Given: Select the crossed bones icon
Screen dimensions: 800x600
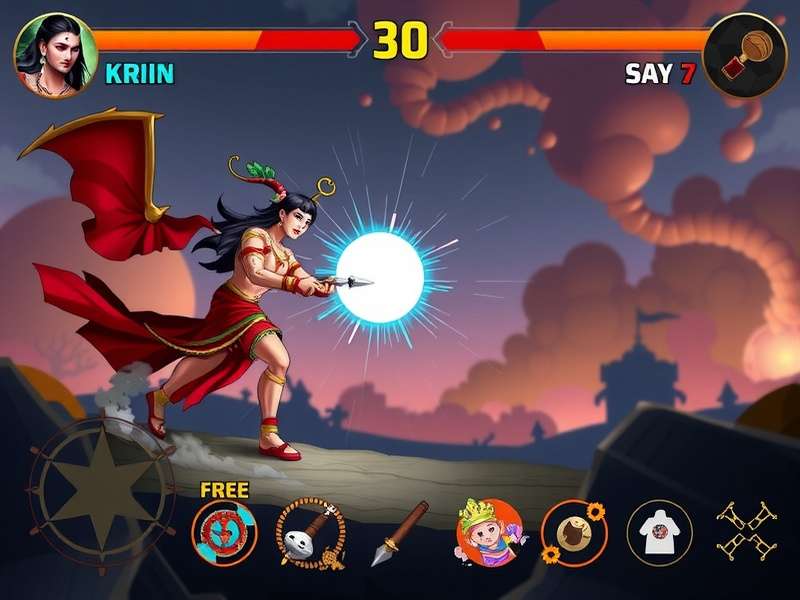Looking at the screenshot, I should [x=745, y=529].
